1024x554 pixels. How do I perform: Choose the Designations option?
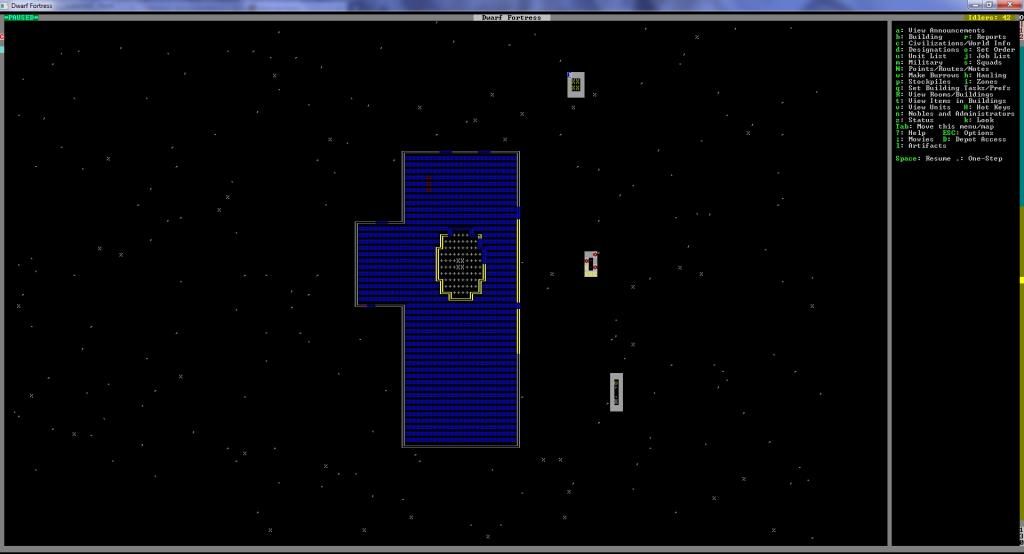(927, 50)
